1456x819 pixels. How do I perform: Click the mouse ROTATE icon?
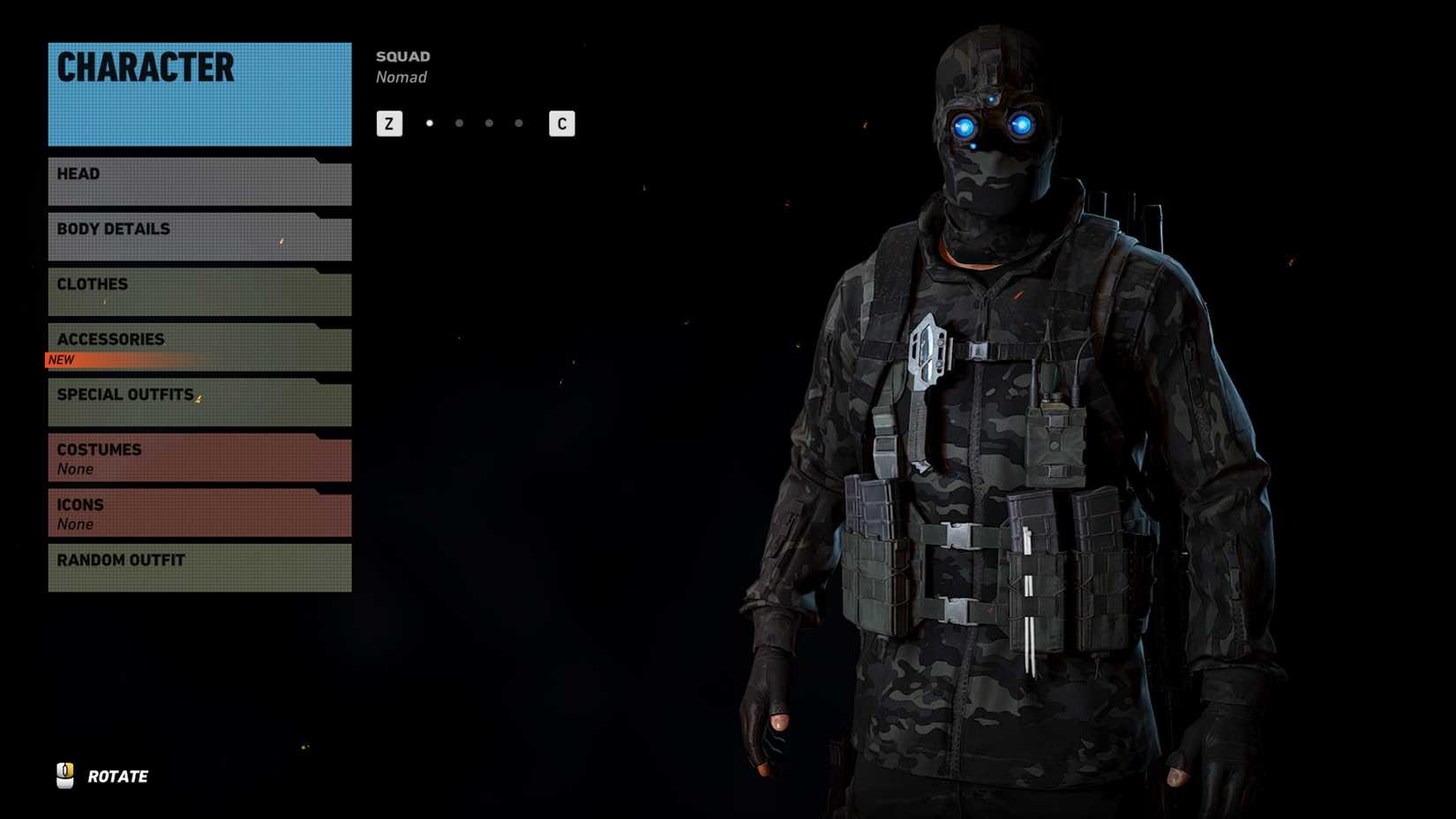[64, 776]
